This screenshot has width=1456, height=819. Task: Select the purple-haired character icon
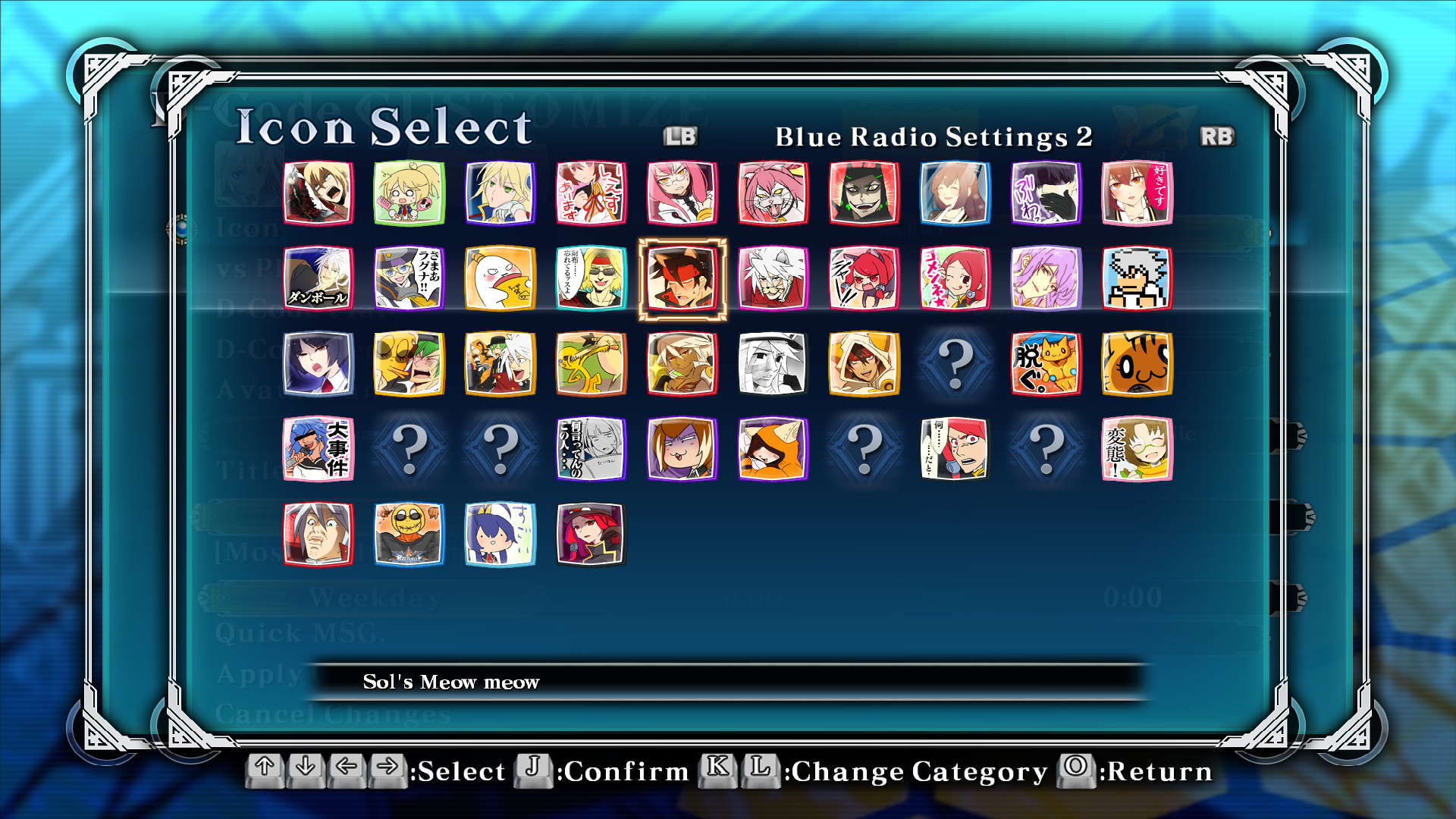1046,278
